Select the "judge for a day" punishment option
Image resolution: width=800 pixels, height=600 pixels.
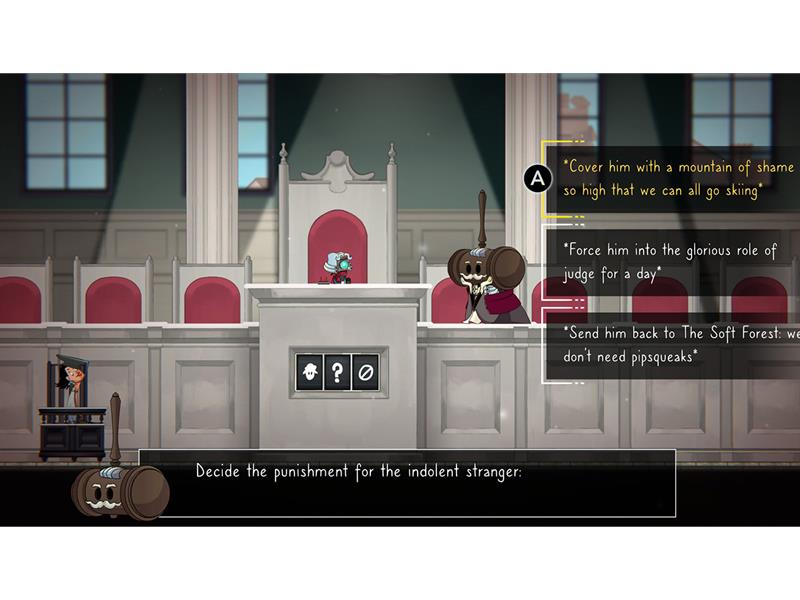pyautogui.click(x=669, y=262)
